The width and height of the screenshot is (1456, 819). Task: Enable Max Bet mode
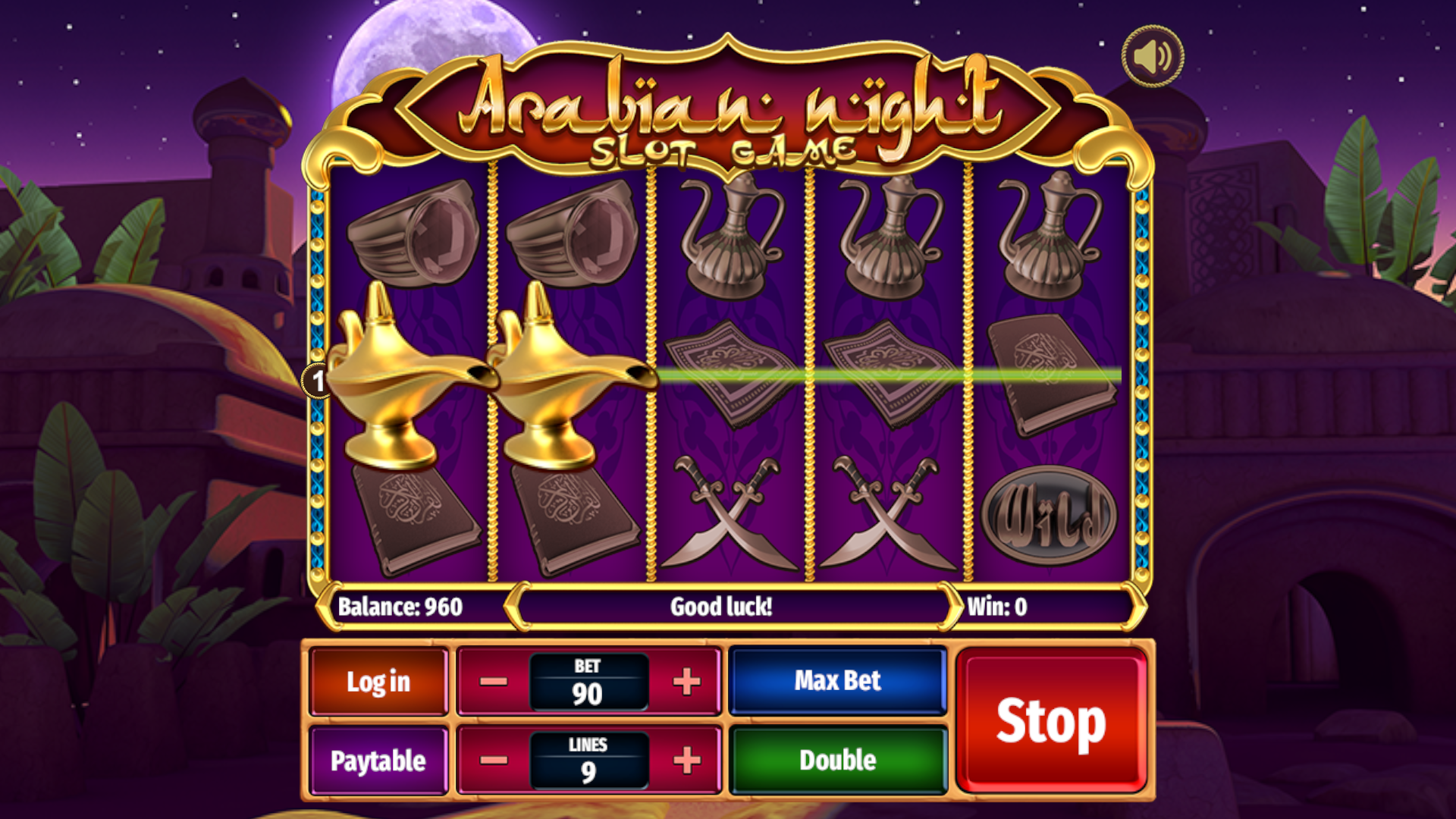(x=837, y=680)
